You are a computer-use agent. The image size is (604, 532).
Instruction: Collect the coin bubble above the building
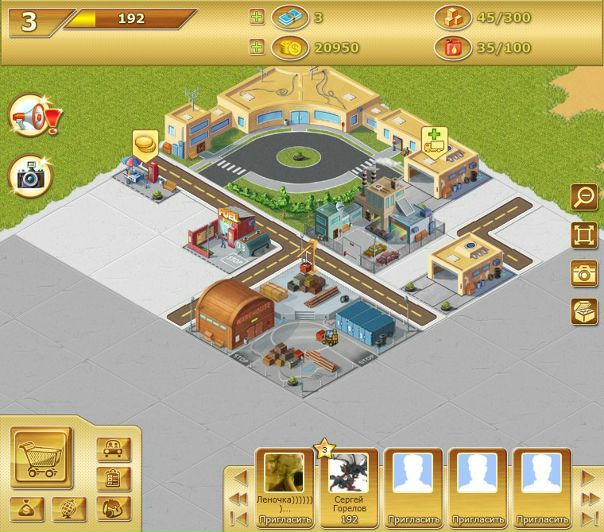click(145, 143)
